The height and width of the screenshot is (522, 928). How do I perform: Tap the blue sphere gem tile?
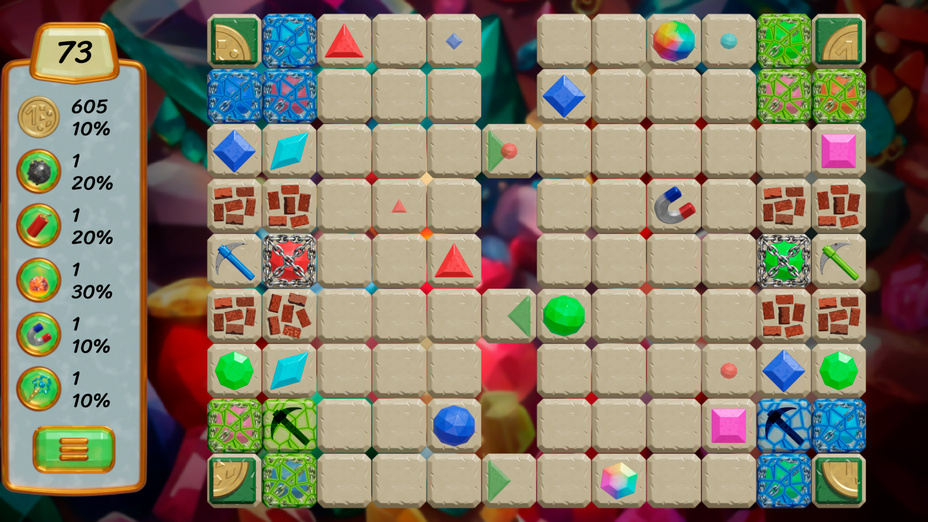[454, 425]
